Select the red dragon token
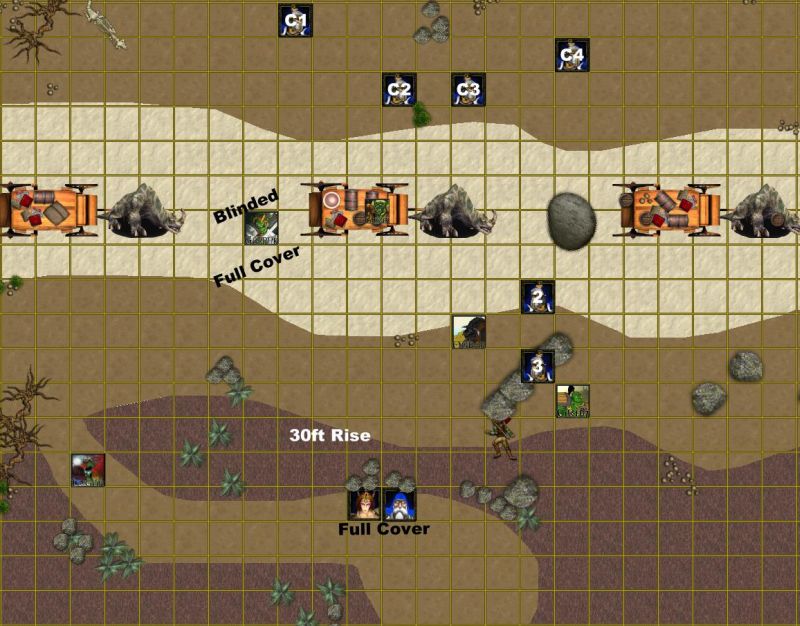This screenshot has height=626, width=800. pyautogui.click(x=88, y=470)
